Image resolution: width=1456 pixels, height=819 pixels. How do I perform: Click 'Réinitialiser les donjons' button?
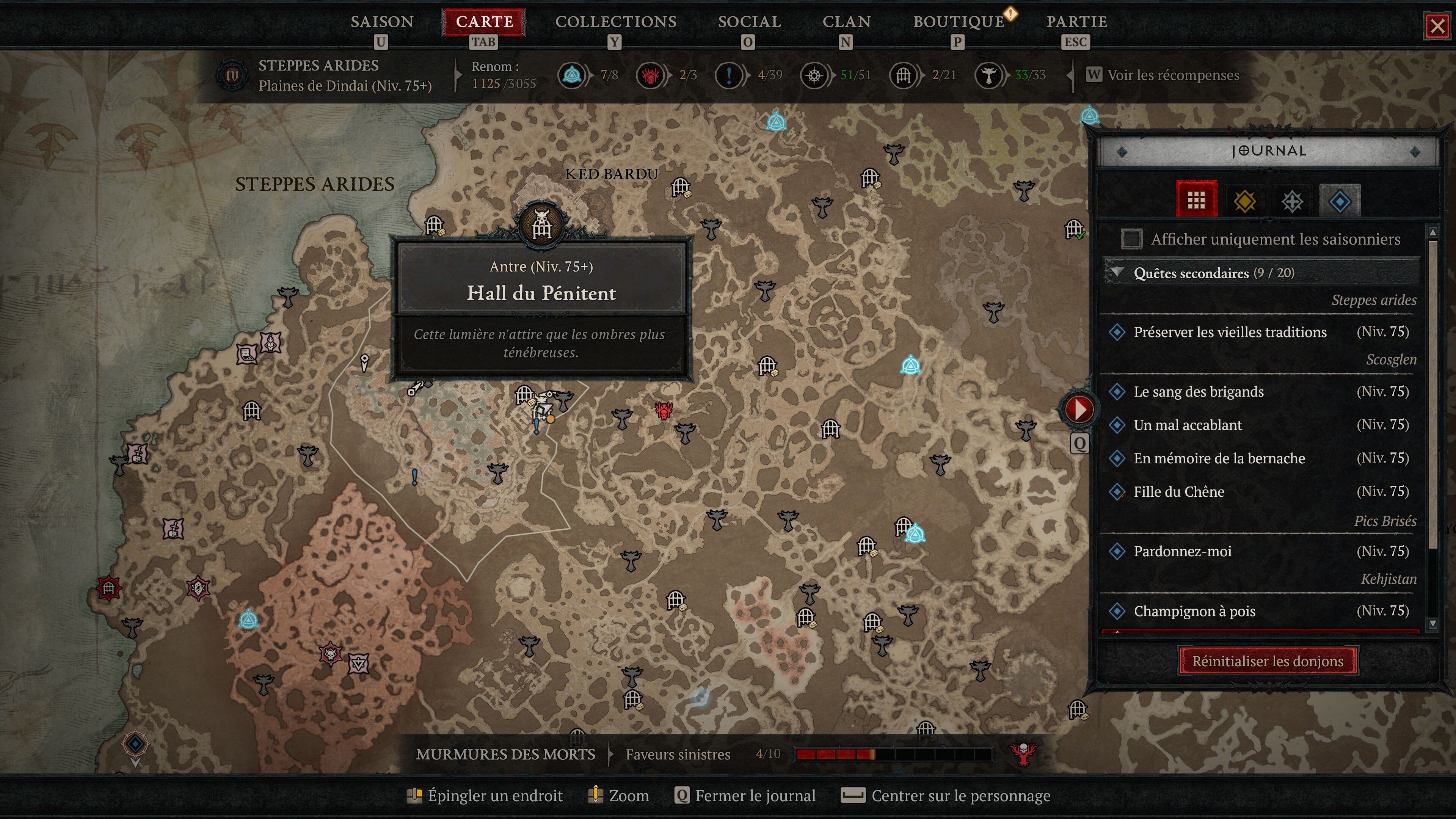pos(1268,661)
